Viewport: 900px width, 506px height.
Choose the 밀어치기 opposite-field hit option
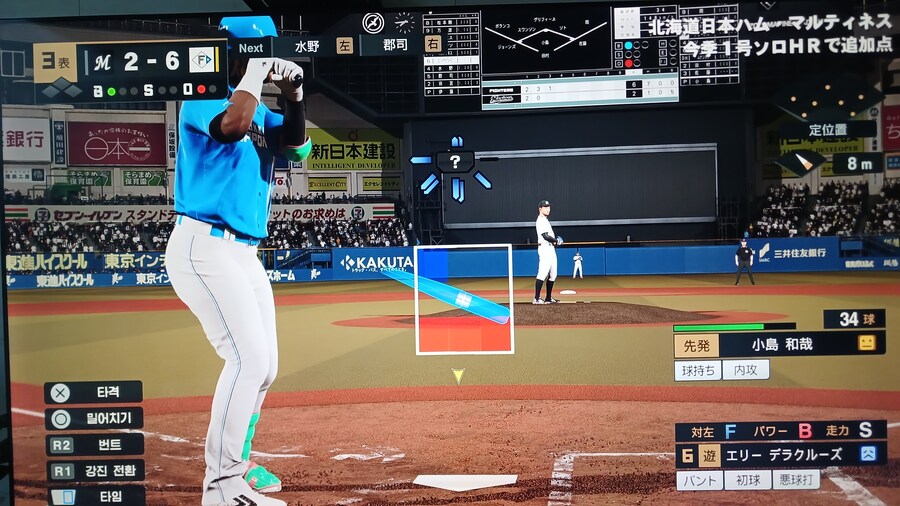coord(93,418)
